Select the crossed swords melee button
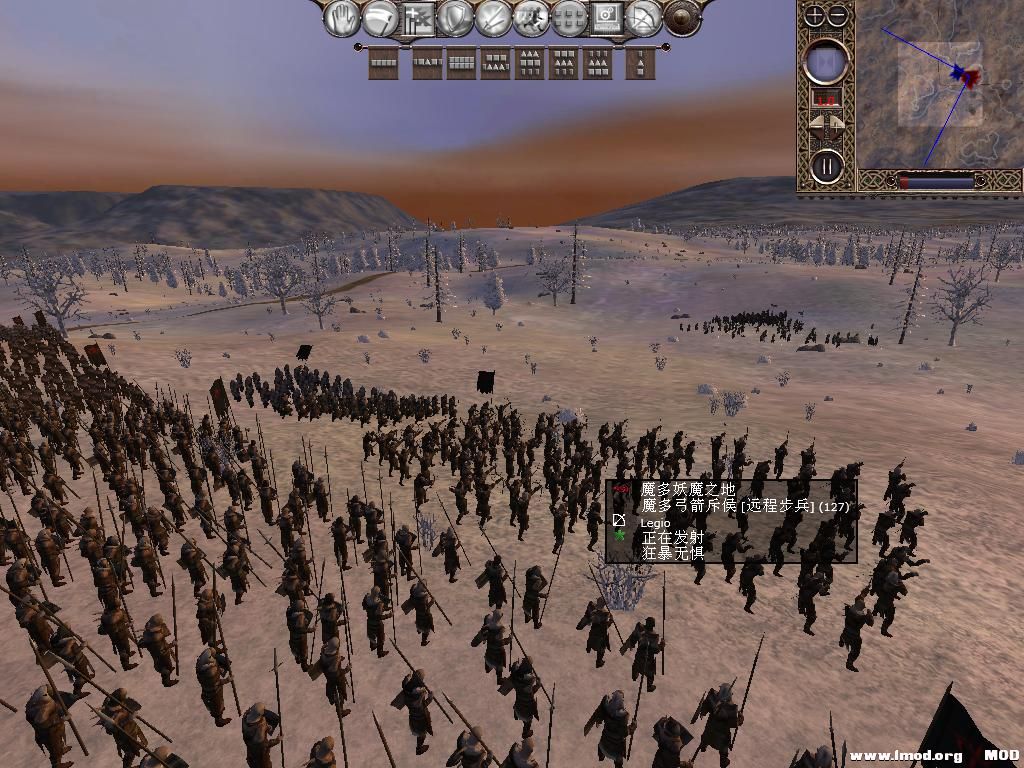1024x768 pixels. tap(494, 18)
